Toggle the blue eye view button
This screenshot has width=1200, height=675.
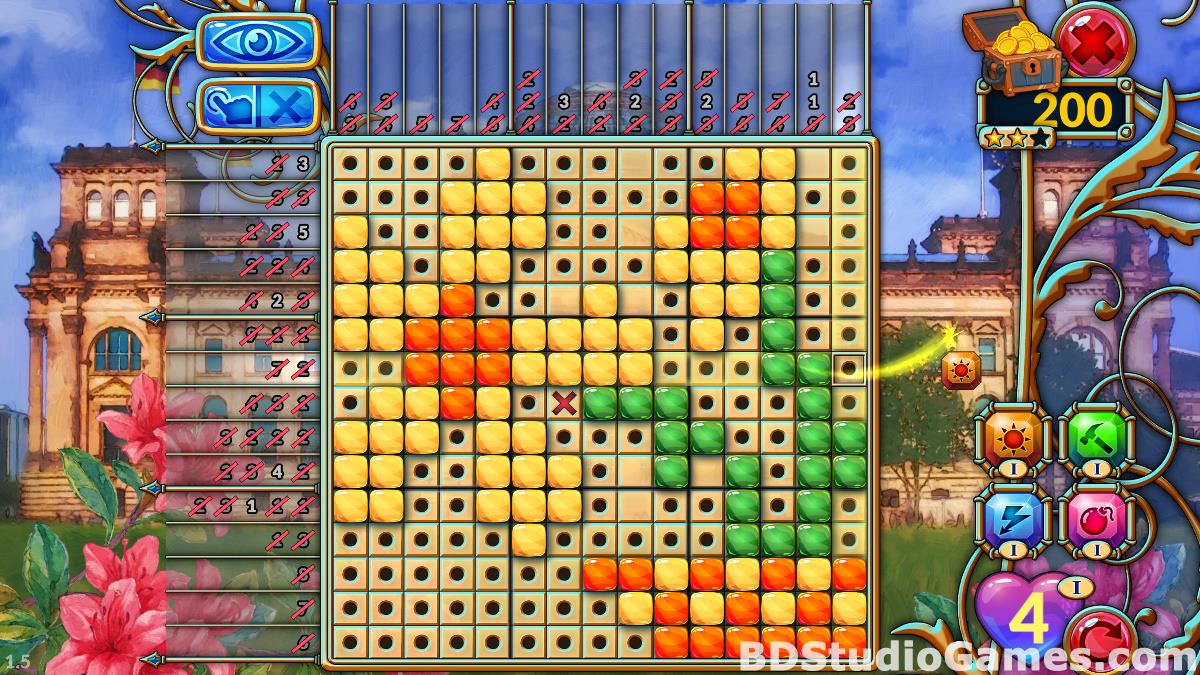pos(258,41)
